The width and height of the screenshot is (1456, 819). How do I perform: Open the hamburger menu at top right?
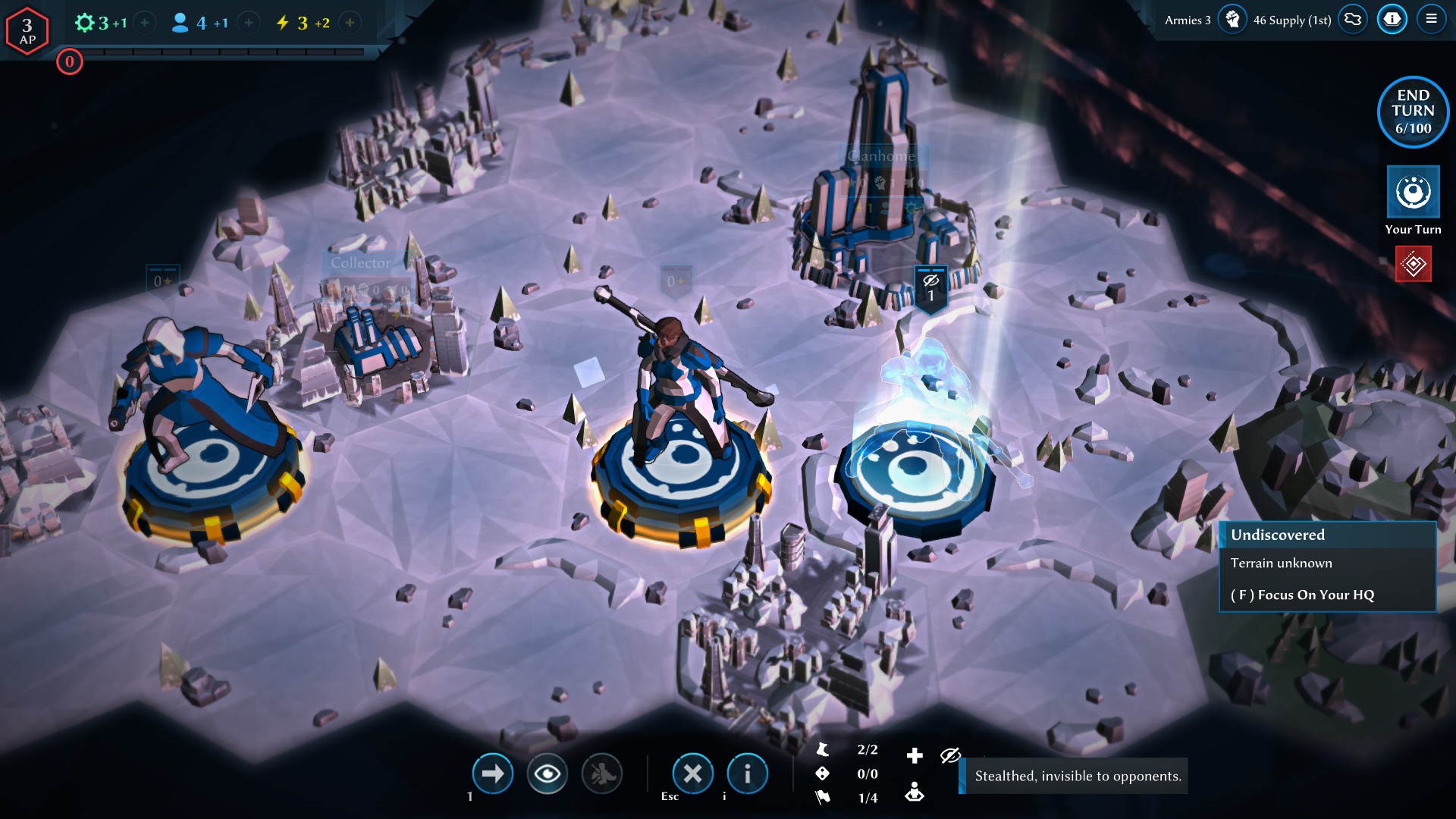coord(1433,19)
